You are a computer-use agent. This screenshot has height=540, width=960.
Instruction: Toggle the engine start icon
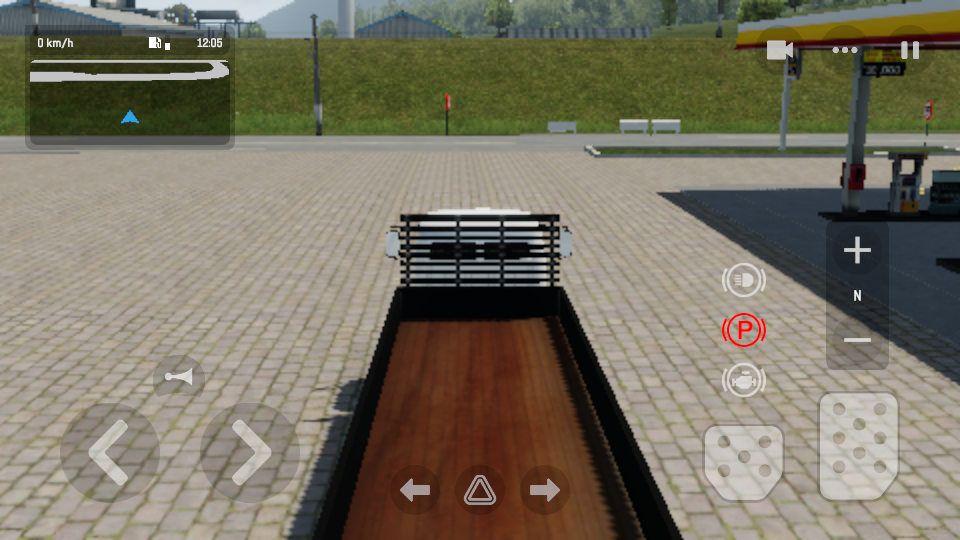point(743,380)
